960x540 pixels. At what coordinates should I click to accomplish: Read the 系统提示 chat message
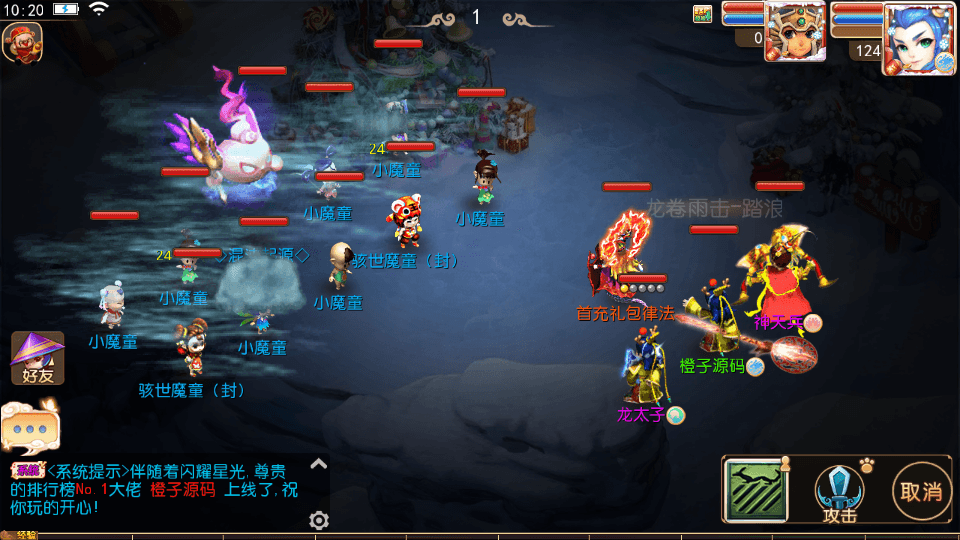click(160, 488)
